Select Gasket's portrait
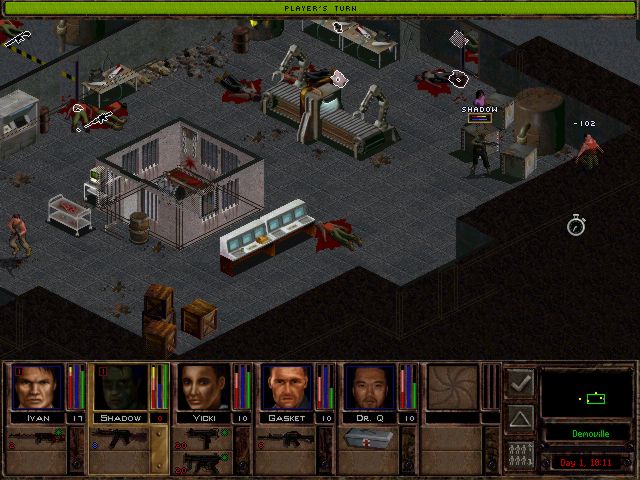 [287, 387]
